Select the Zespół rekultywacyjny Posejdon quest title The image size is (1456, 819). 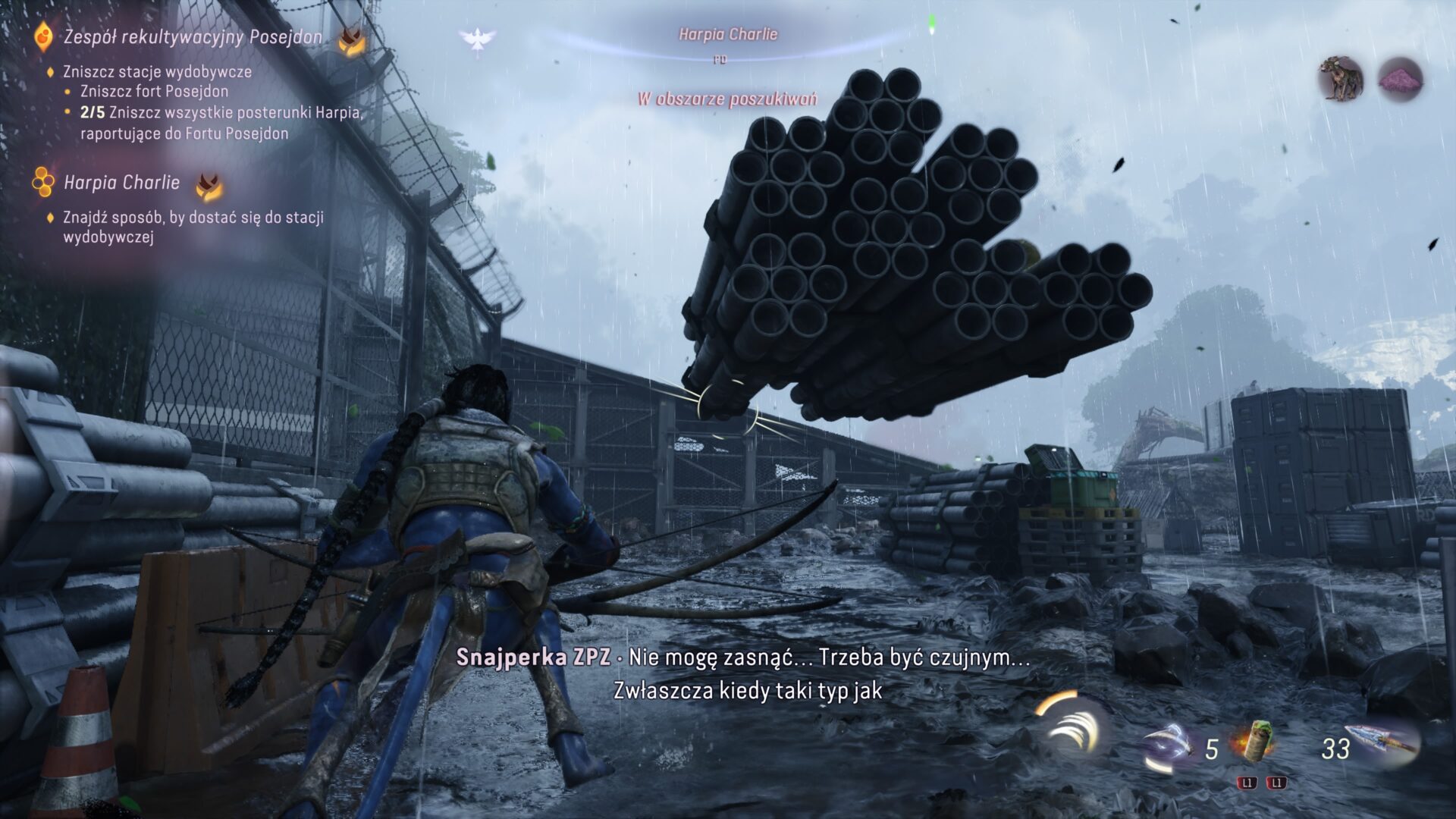(193, 36)
